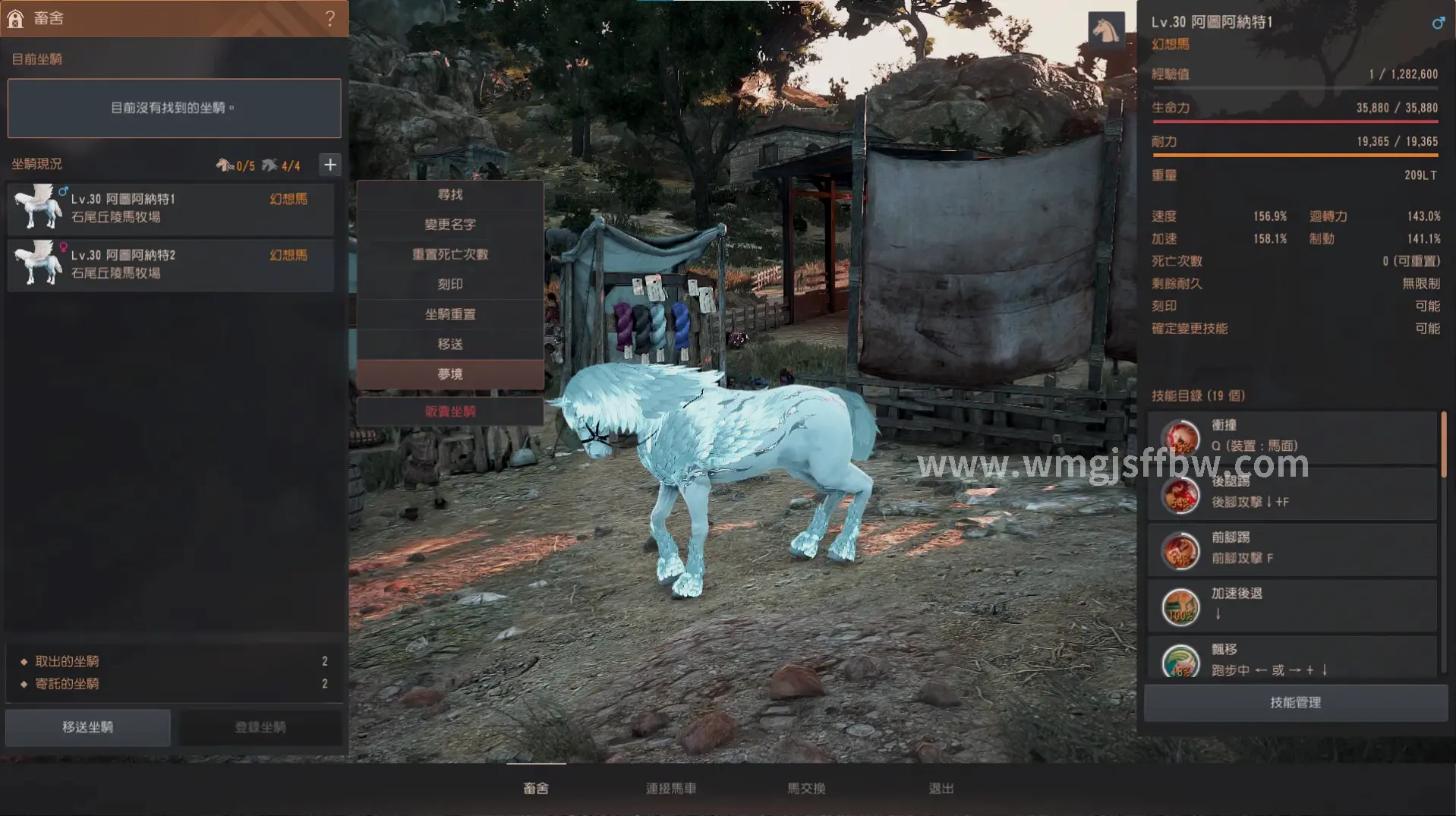The image size is (1456, 816).
Task: Select the 衝撞 skill entry
Action: (x=1292, y=437)
